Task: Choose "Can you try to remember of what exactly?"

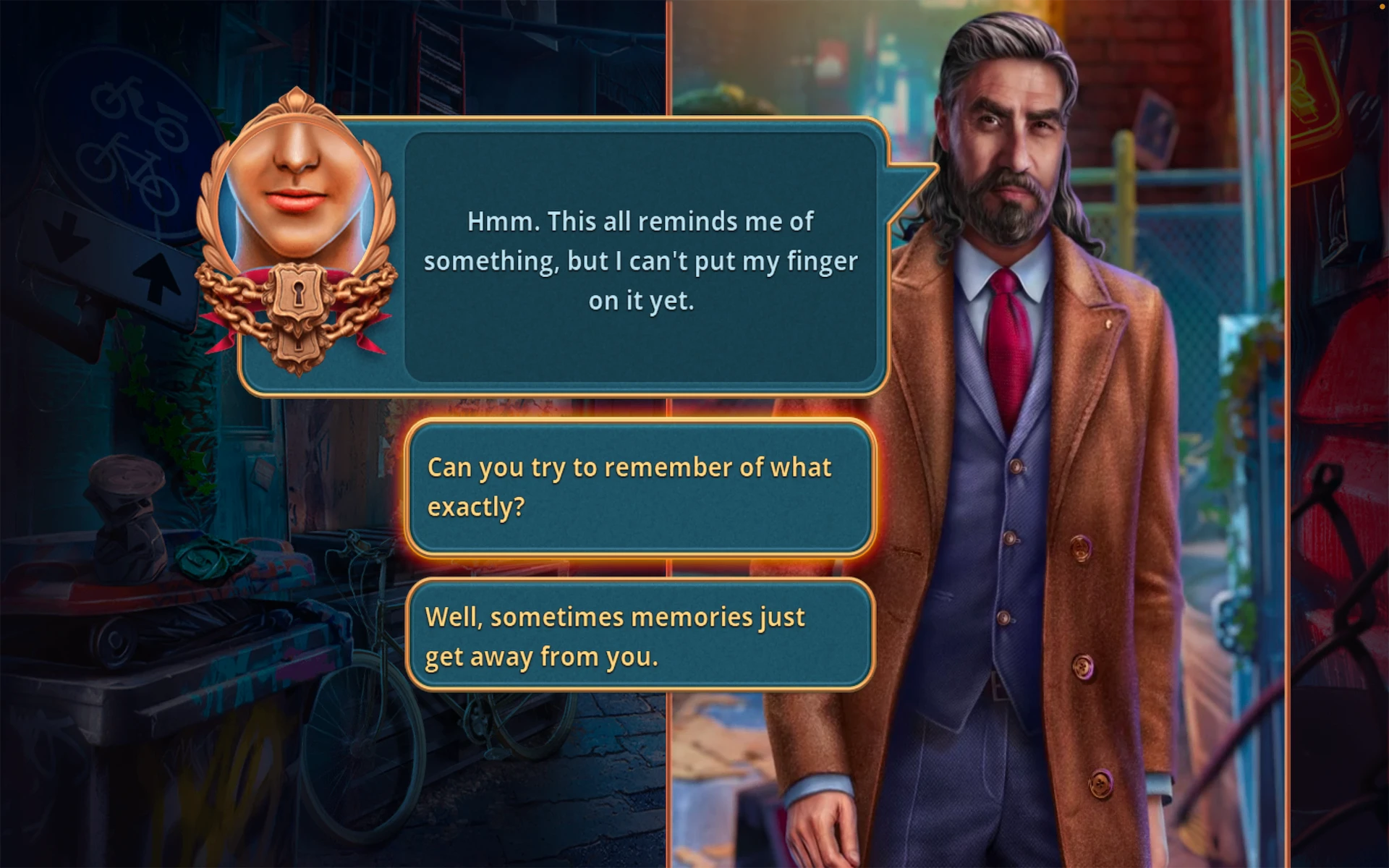Action: [x=640, y=488]
